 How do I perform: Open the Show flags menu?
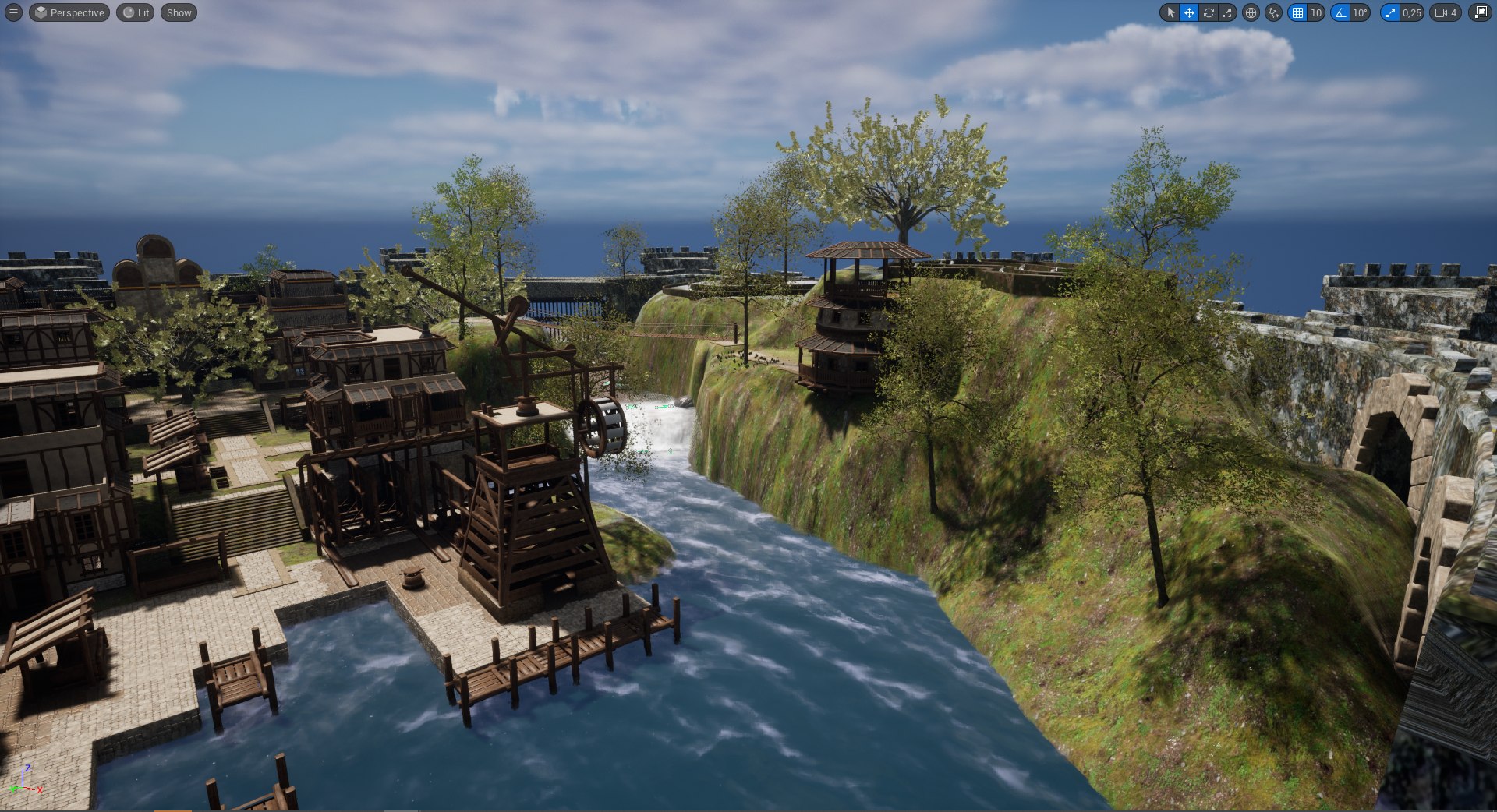pyautogui.click(x=179, y=12)
